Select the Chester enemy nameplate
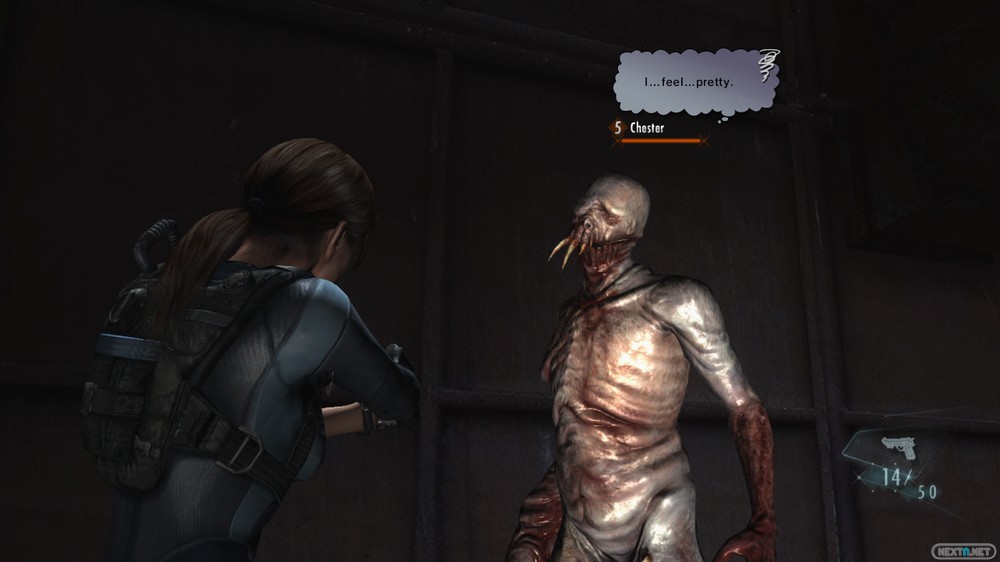The width and height of the screenshot is (1000, 562). [x=646, y=128]
